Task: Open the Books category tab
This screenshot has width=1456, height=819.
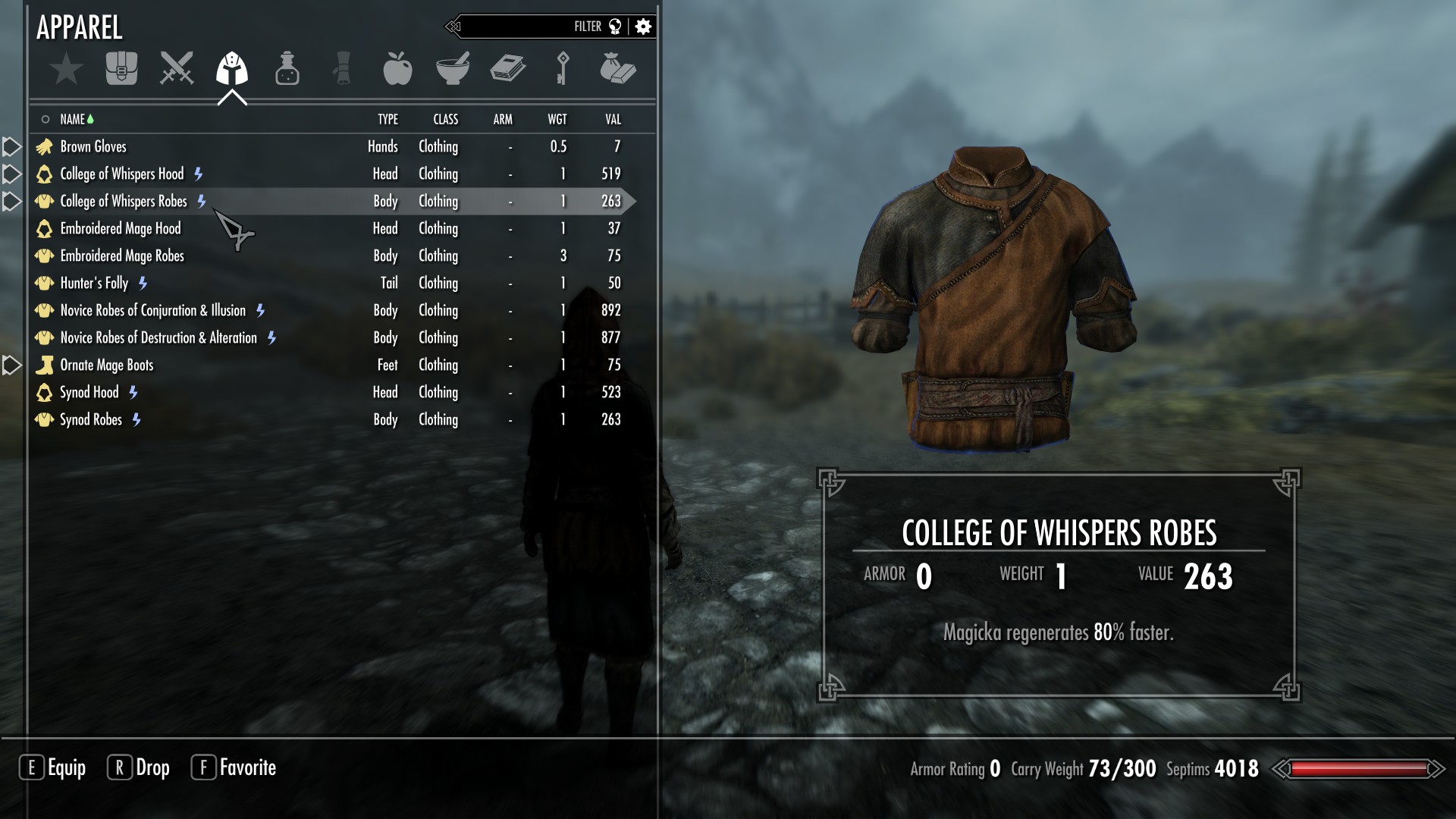Action: coord(507,69)
